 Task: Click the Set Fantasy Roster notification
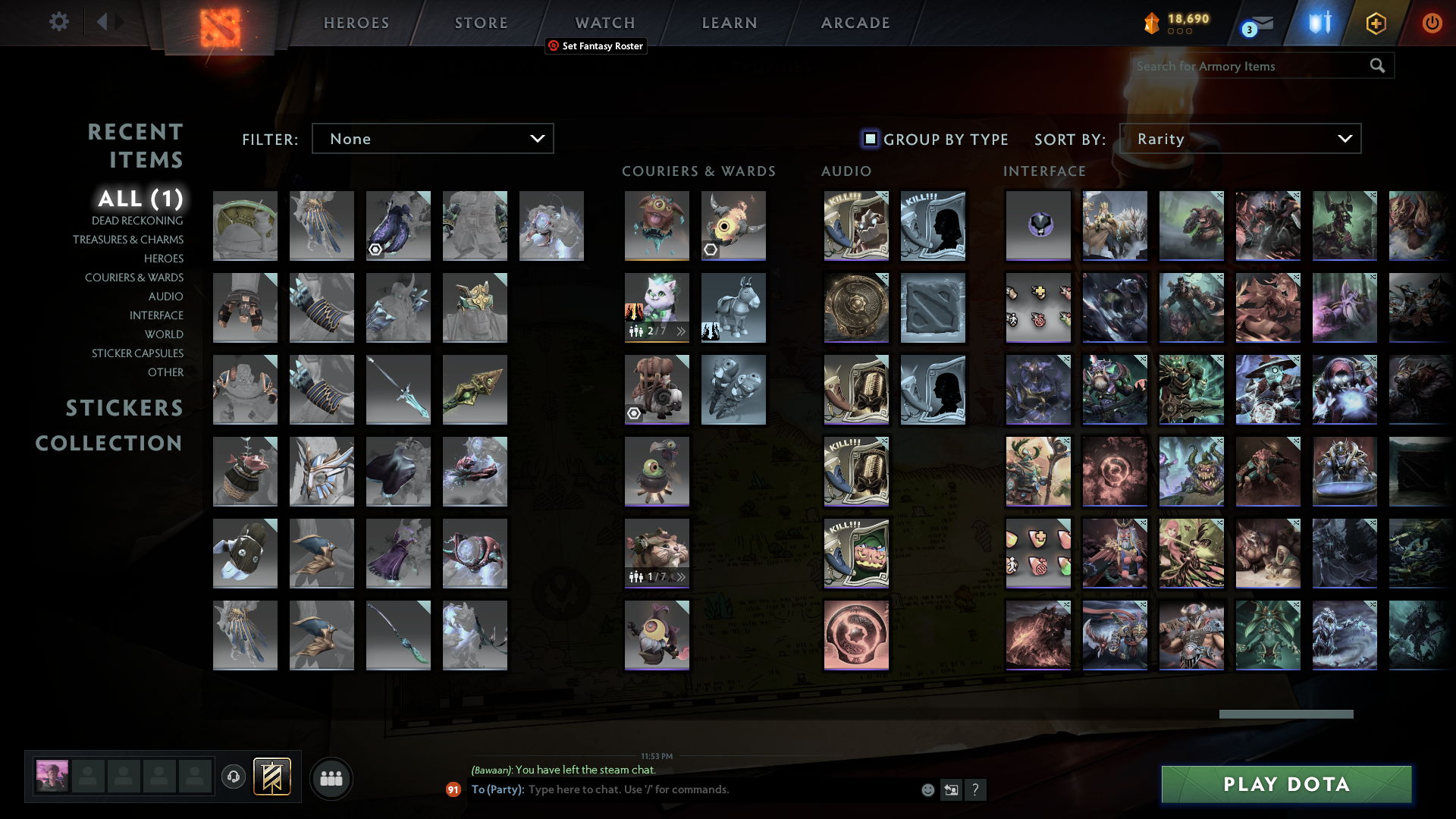tap(596, 46)
